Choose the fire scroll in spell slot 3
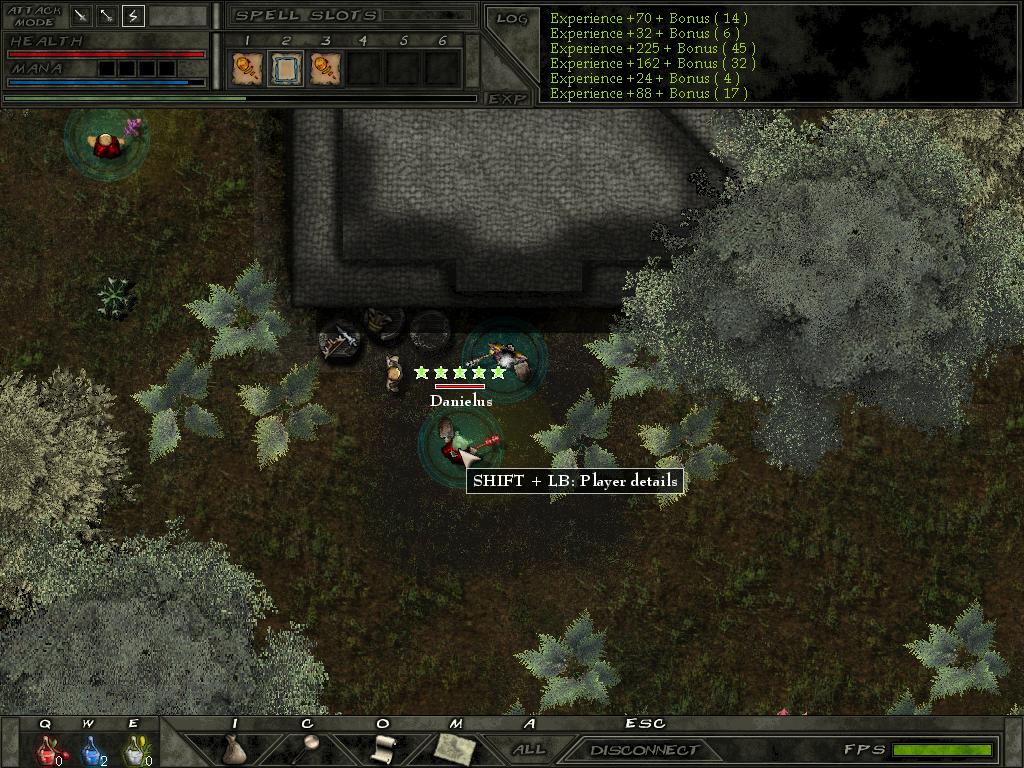Viewport: 1024px width, 768px height. click(325, 68)
